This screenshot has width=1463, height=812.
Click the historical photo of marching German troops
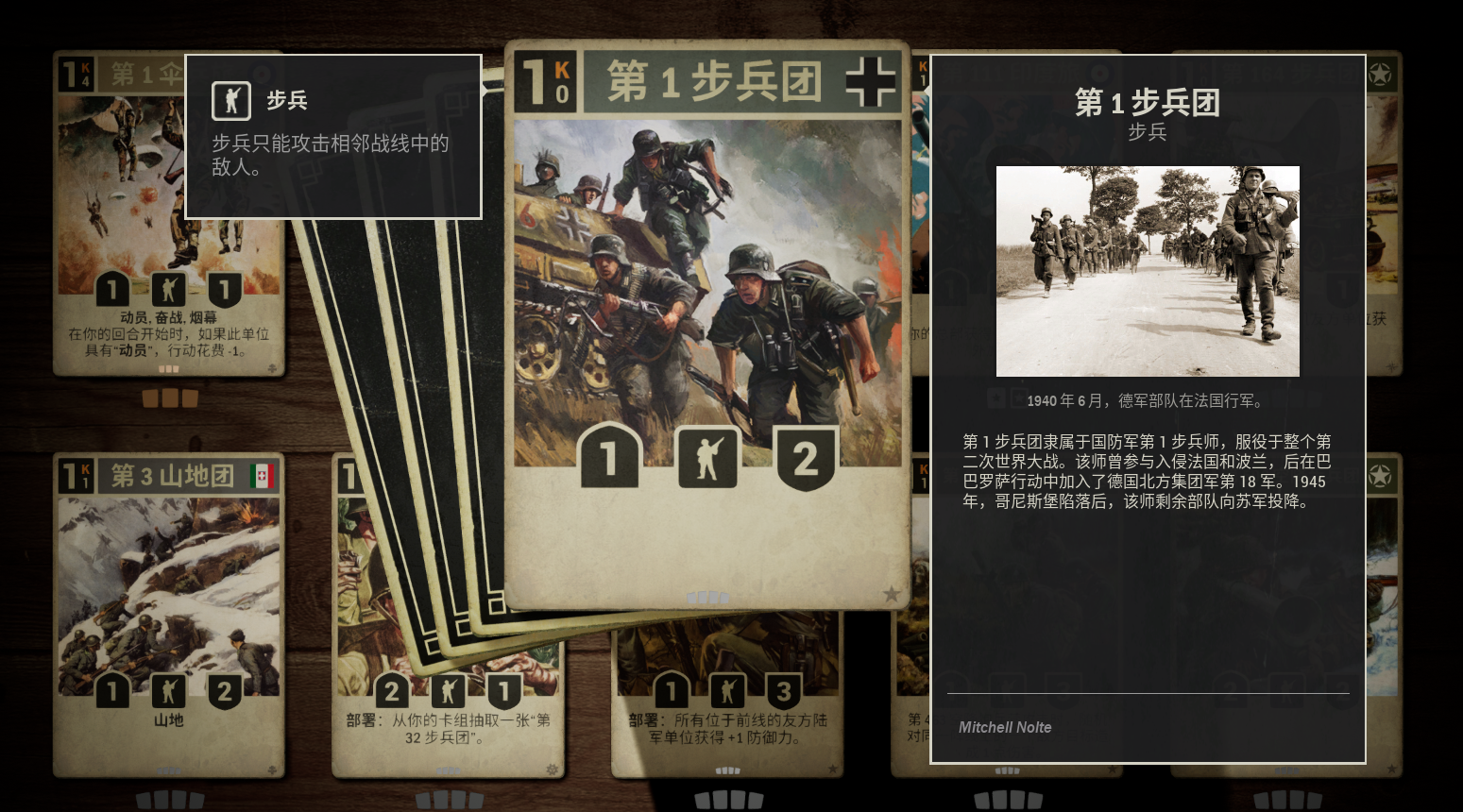pos(1148,271)
